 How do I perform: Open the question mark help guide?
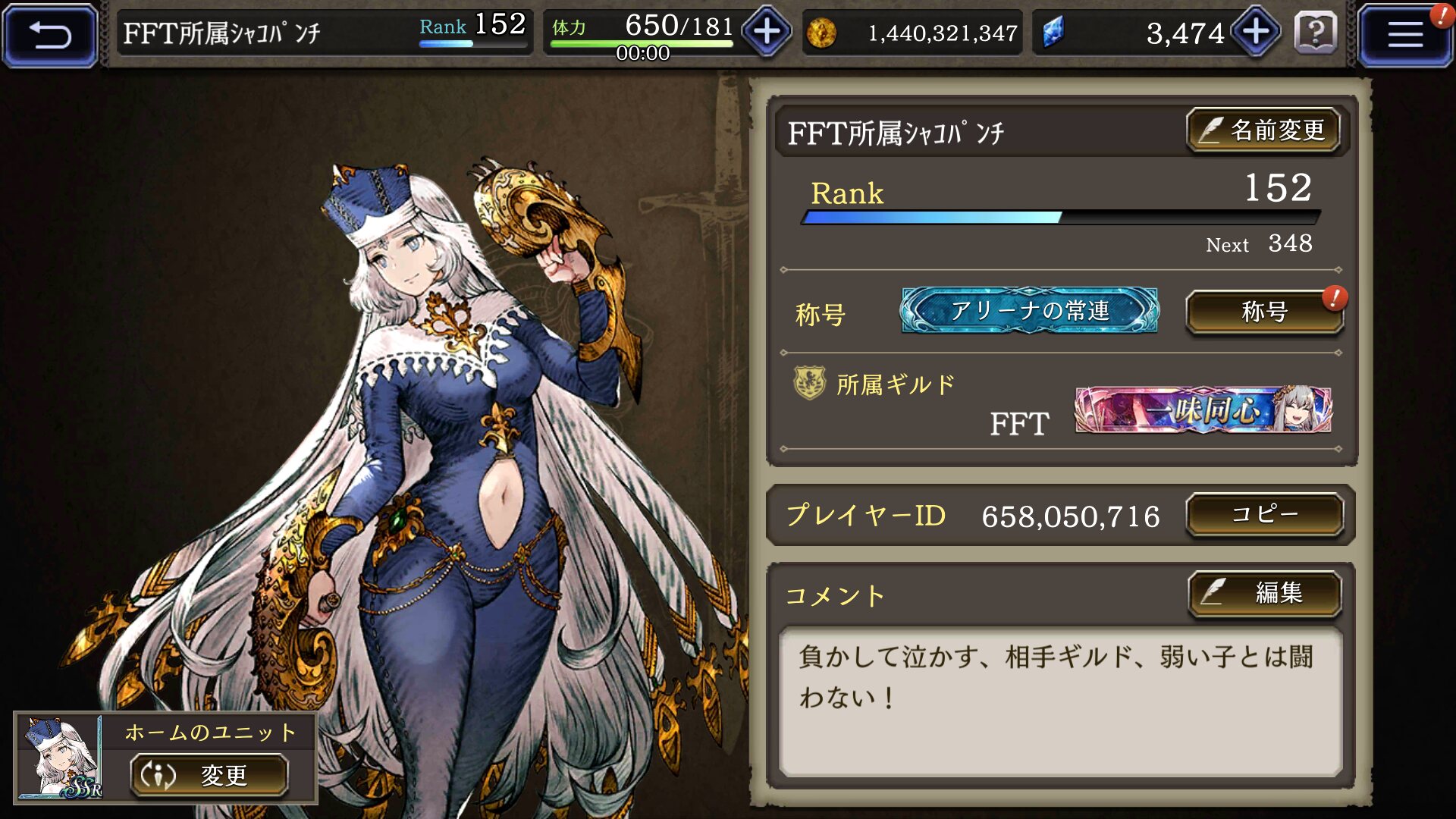pos(1316,33)
